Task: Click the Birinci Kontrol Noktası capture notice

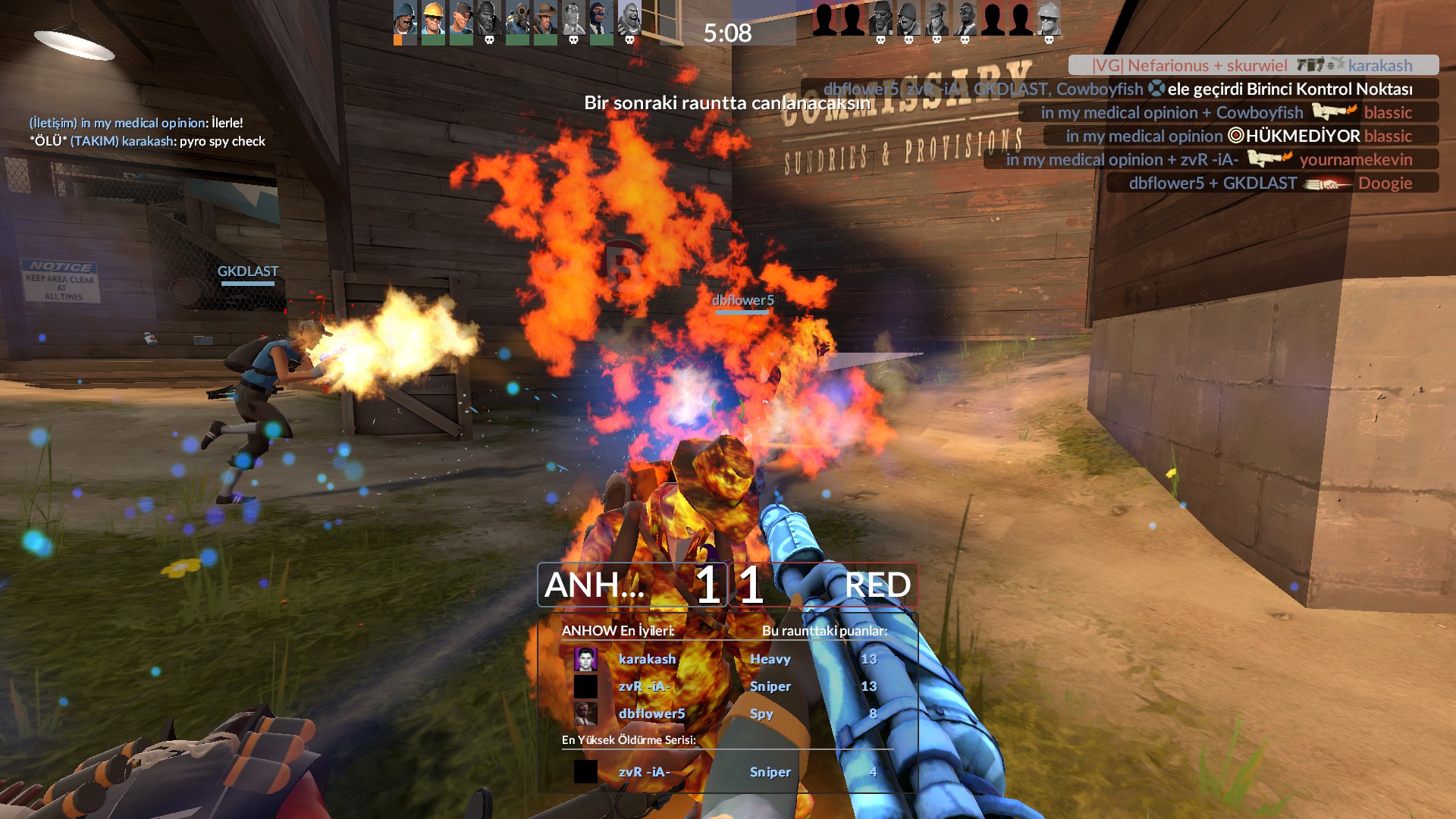Action: point(1119,89)
